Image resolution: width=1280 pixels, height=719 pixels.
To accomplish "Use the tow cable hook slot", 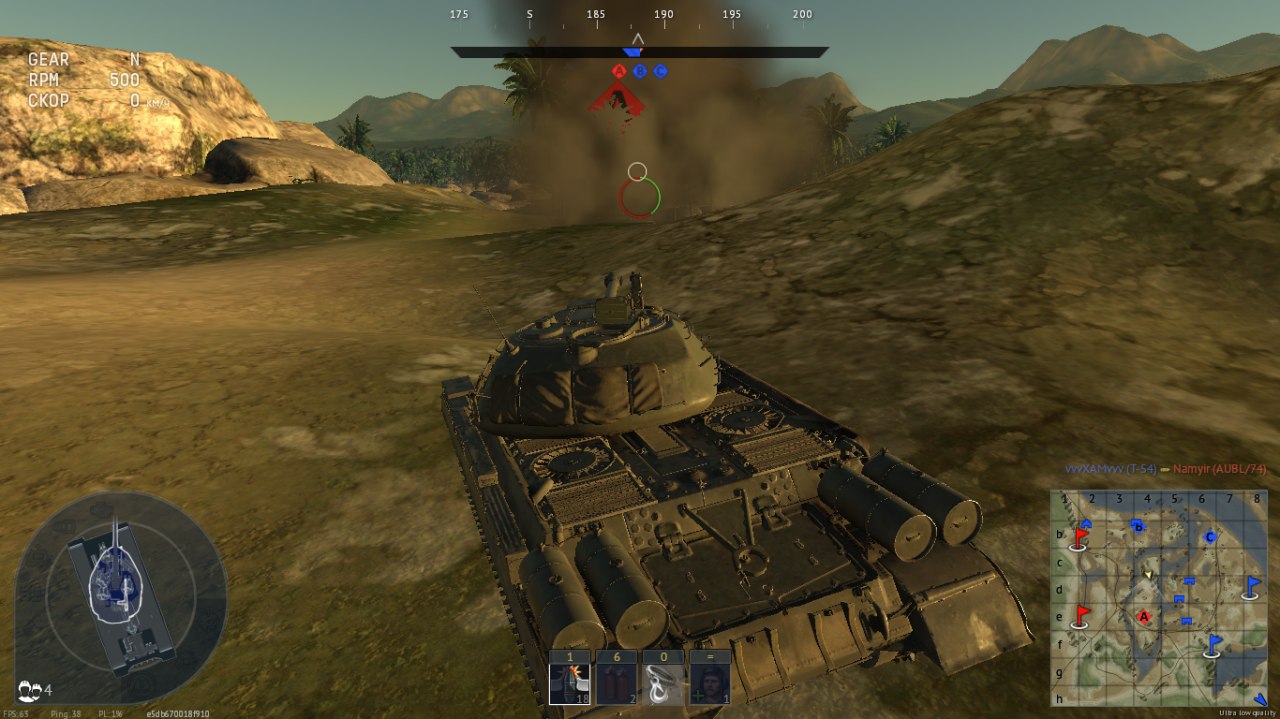I will coord(663,682).
